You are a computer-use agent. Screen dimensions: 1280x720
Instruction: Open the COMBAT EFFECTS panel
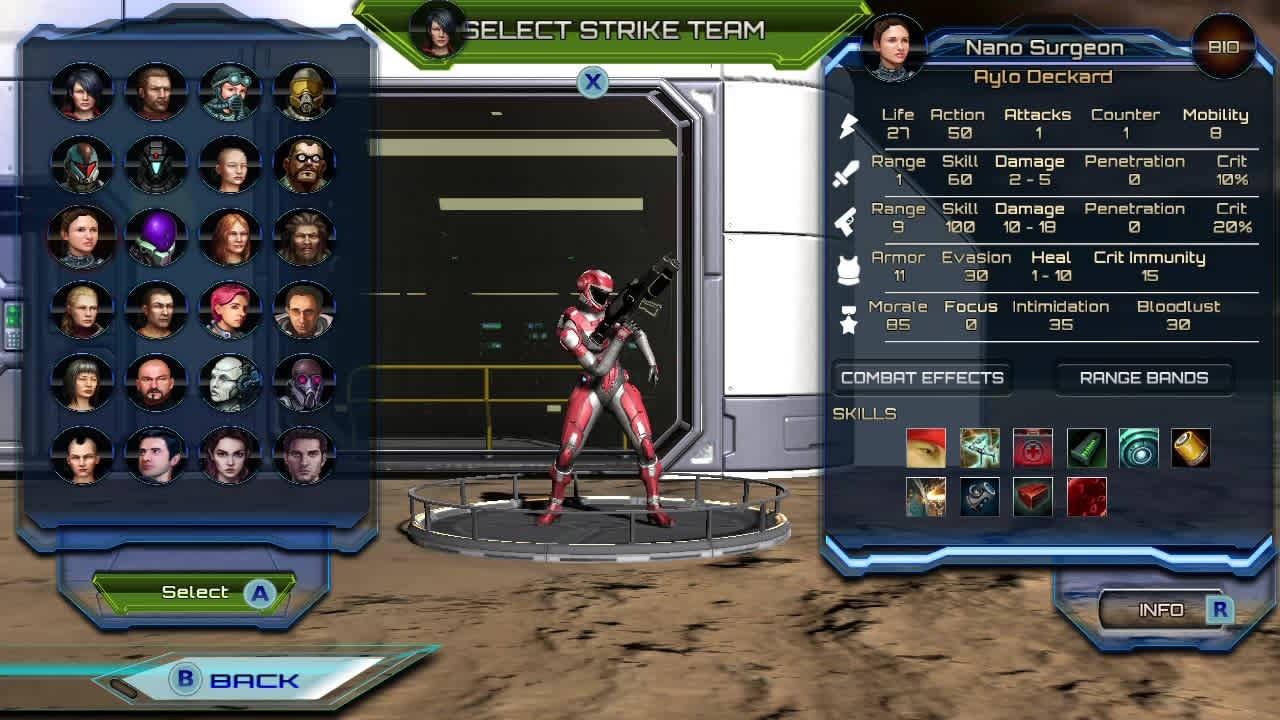coord(921,378)
